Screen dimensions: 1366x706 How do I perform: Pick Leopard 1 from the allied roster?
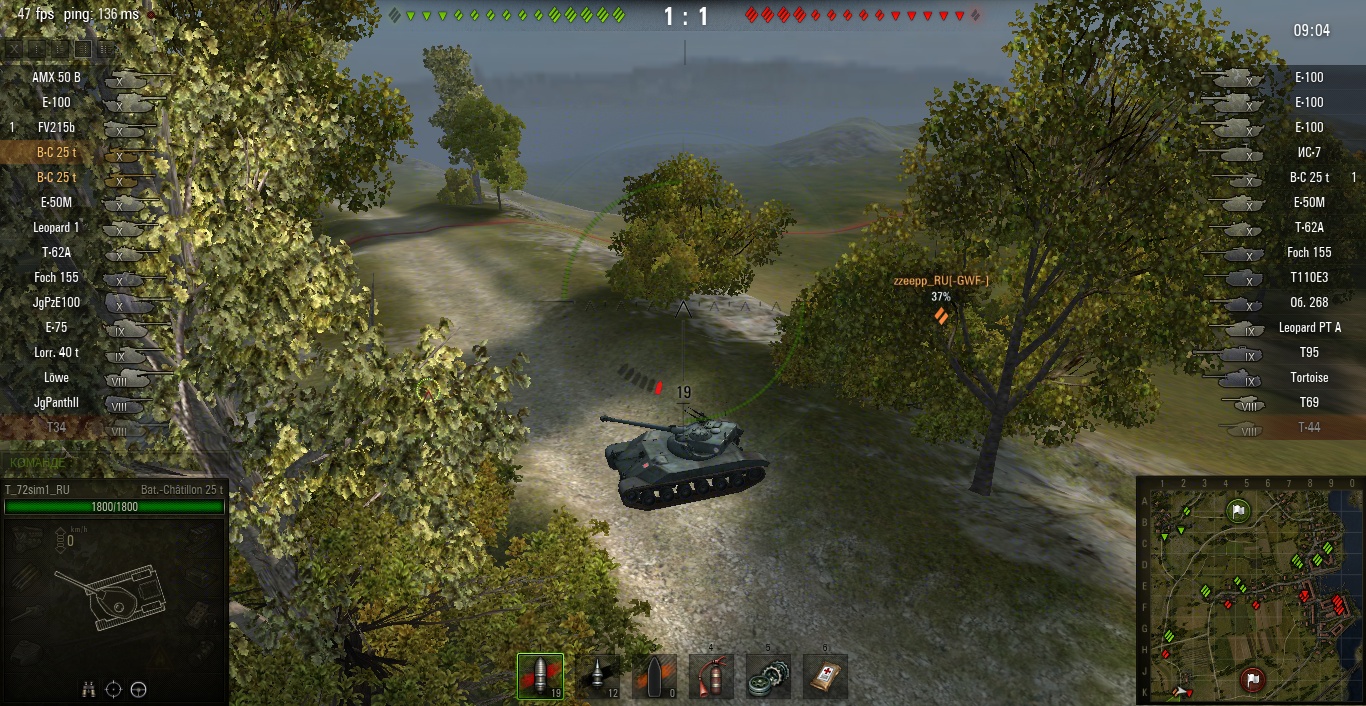[57, 227]
